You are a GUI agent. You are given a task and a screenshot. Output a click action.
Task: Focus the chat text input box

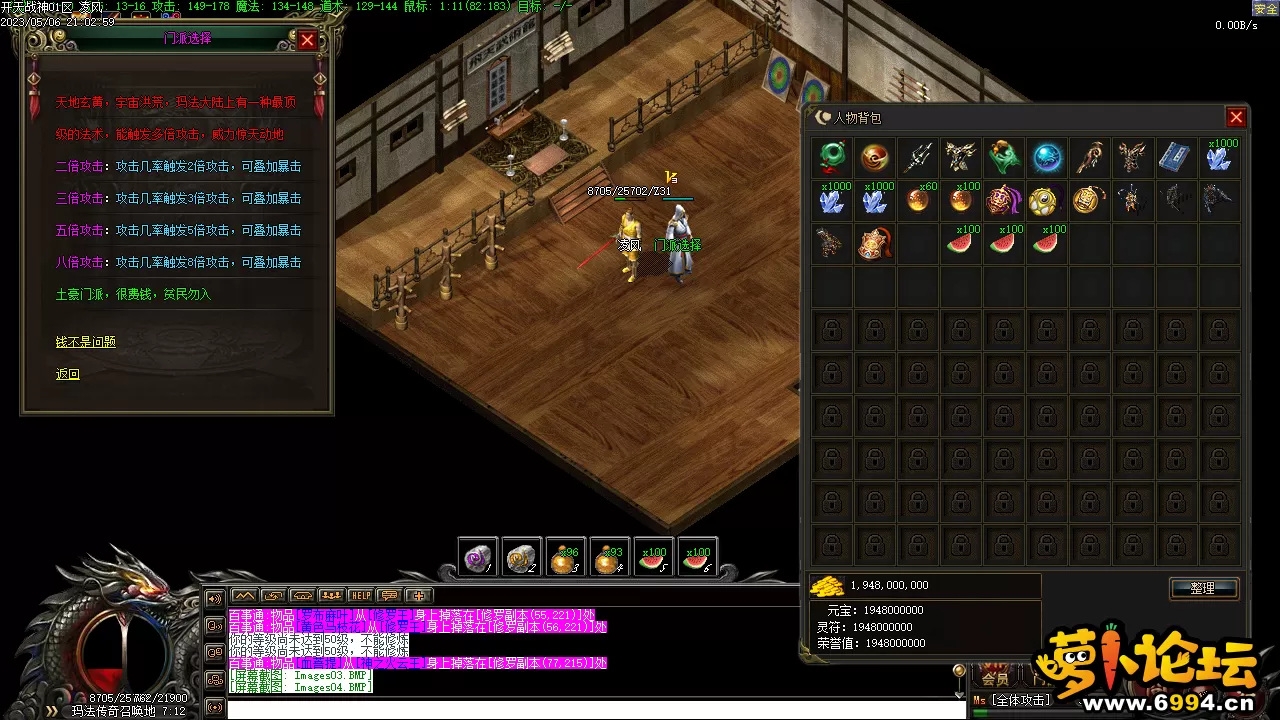590,709
